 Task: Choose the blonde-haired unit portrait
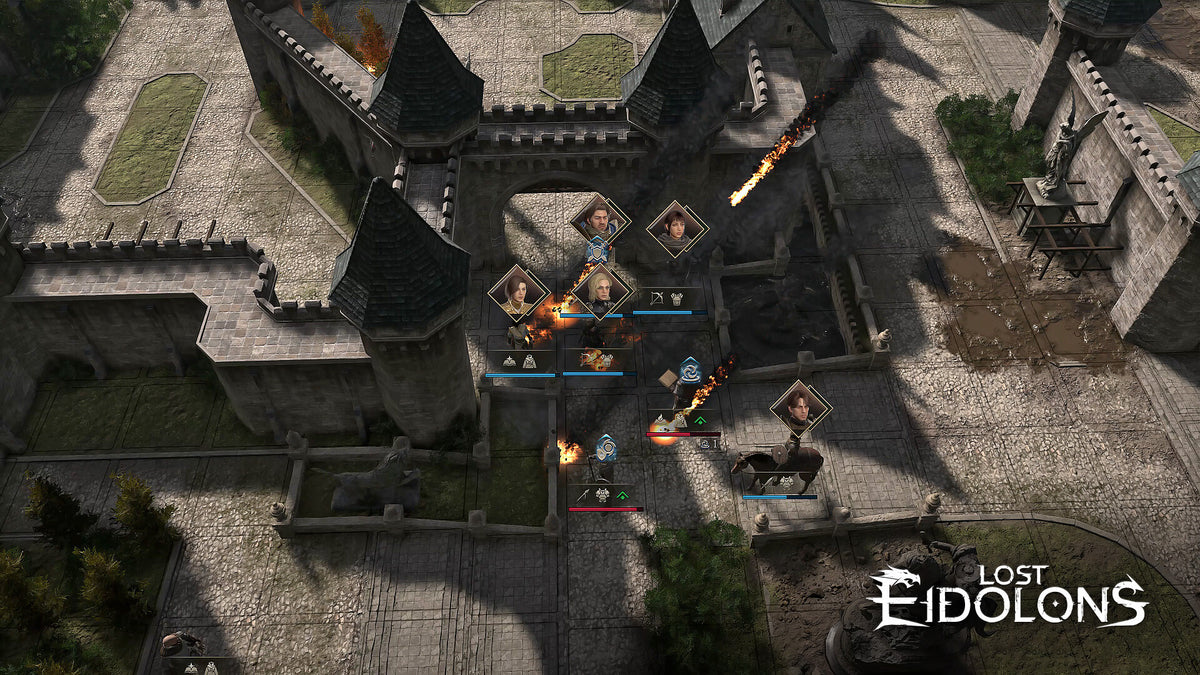click(601, 290)
